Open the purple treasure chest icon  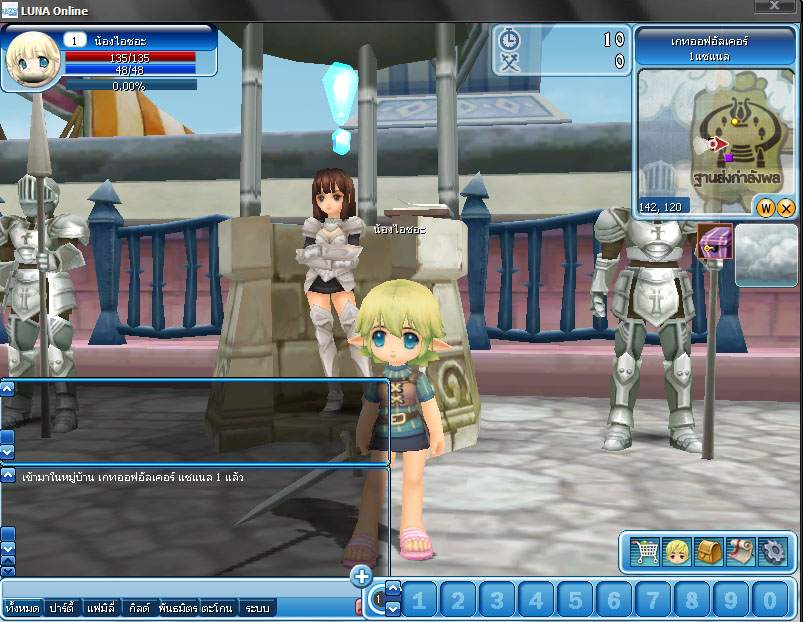tap(715, 241)
